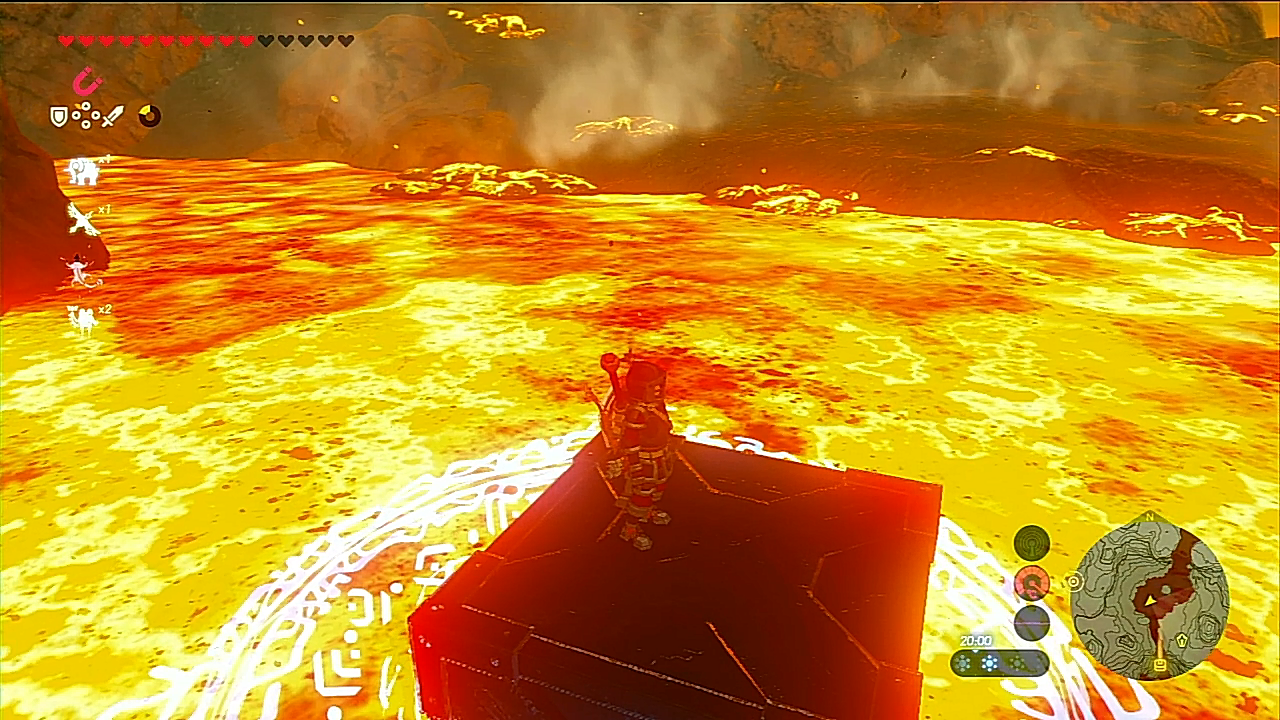Click the weather forecast panel
Screen dimensions: 1280x720
[x=999, y=662]
